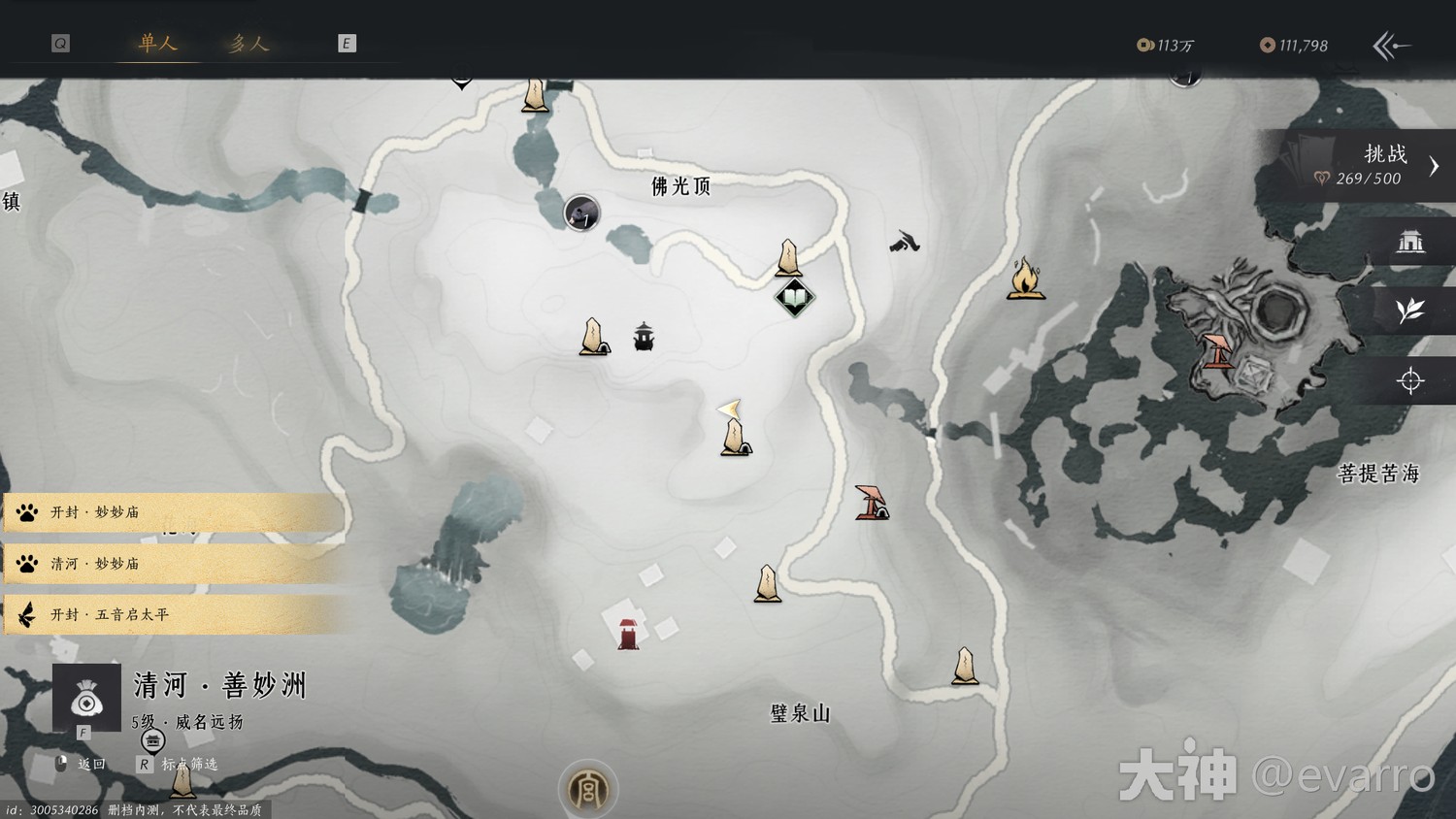Click the region exploration eye icon
Image resolution: width=1456 pixels, height=819 pixels.
[86, 698]
